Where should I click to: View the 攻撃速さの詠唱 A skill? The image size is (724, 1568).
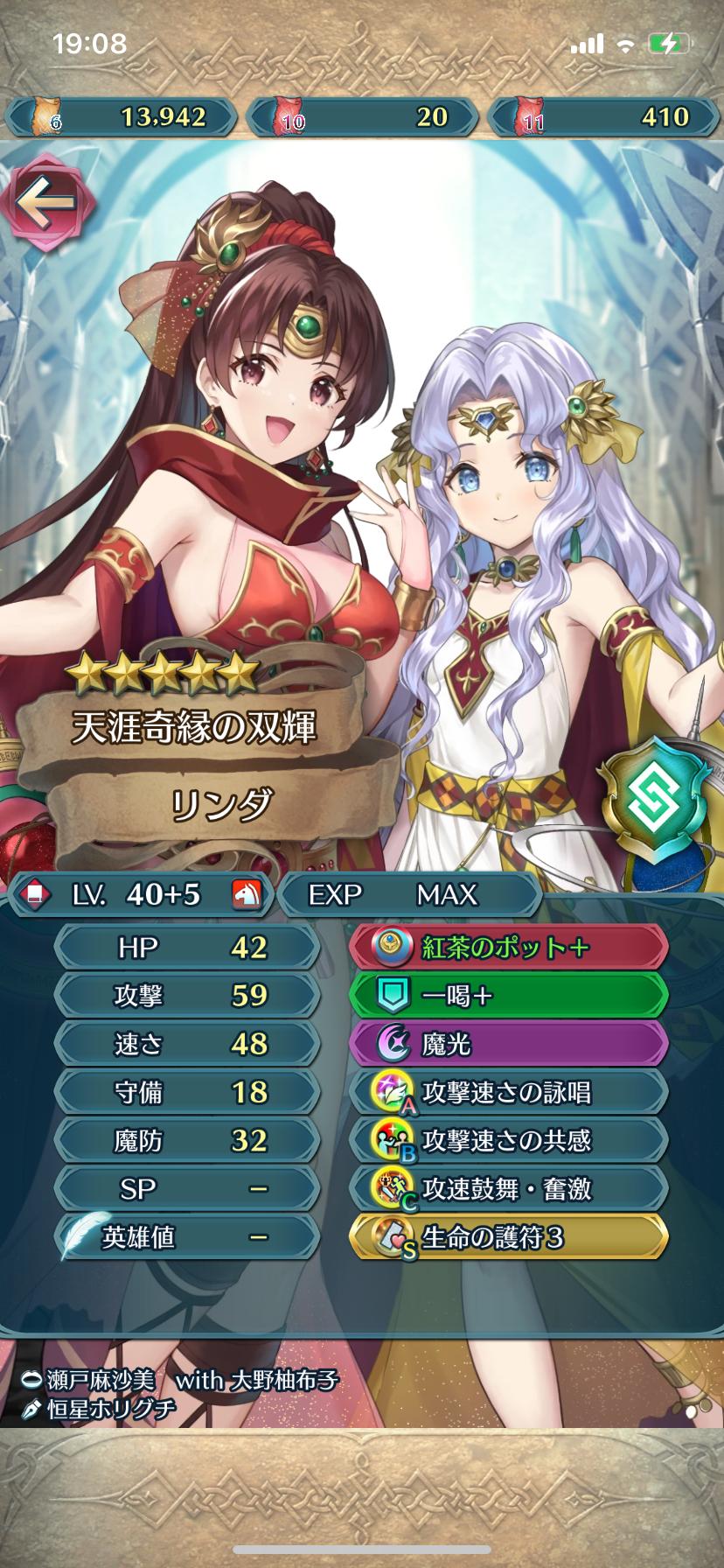(509, 1092)
